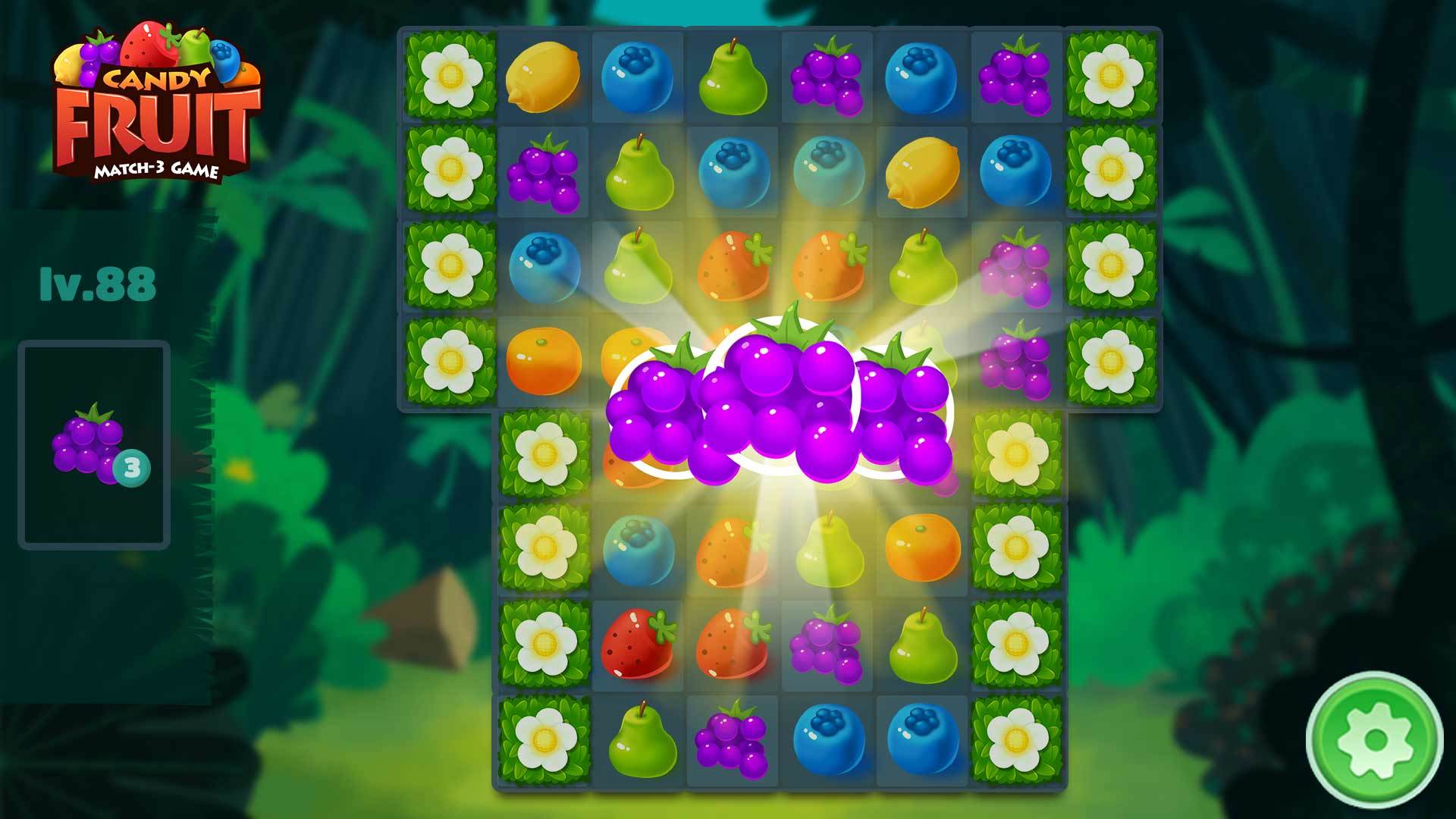Click the Candy Fruit game logo

(x=155, y=99)
